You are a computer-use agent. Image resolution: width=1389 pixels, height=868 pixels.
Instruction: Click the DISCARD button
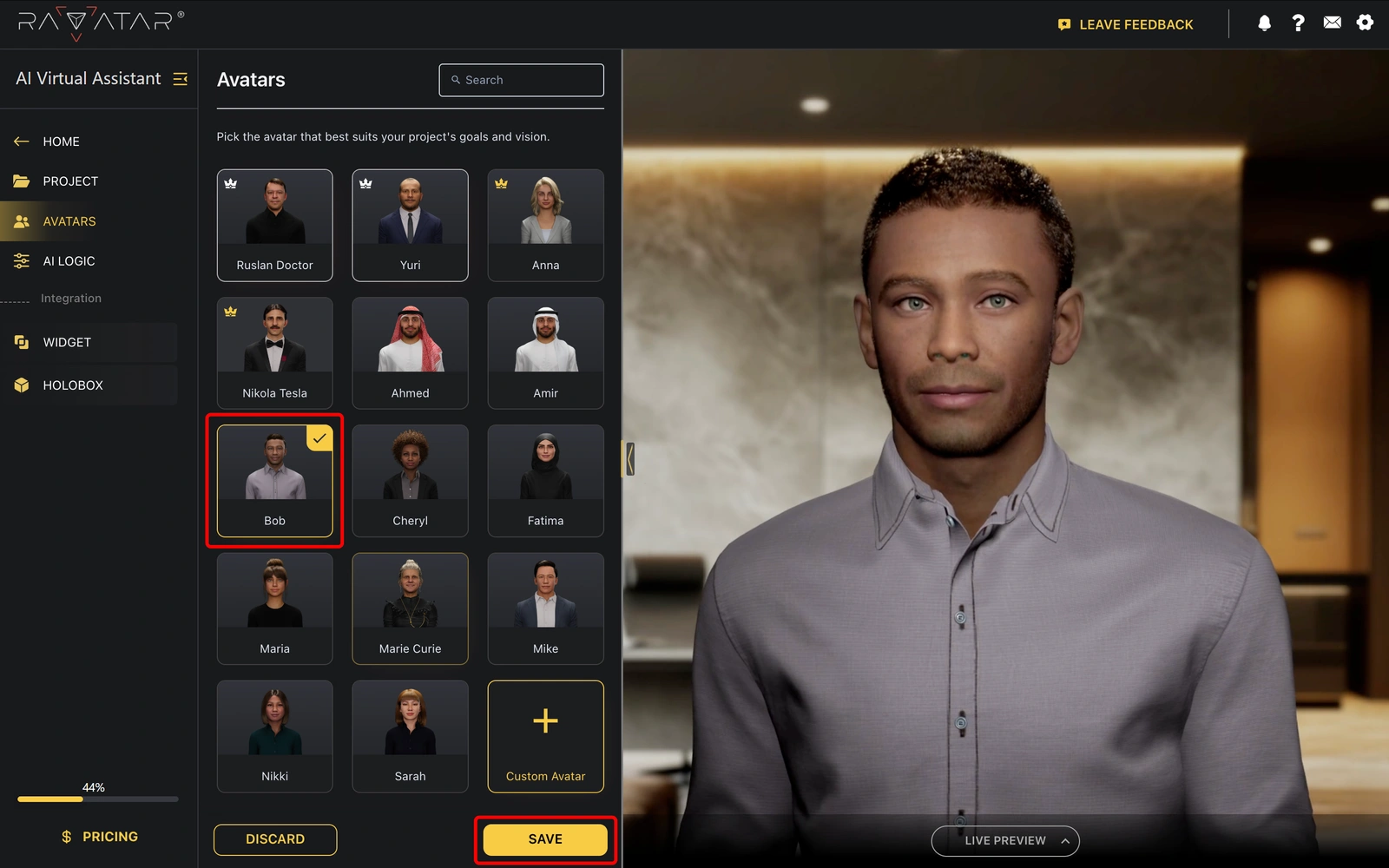click(x=274, y=838)
